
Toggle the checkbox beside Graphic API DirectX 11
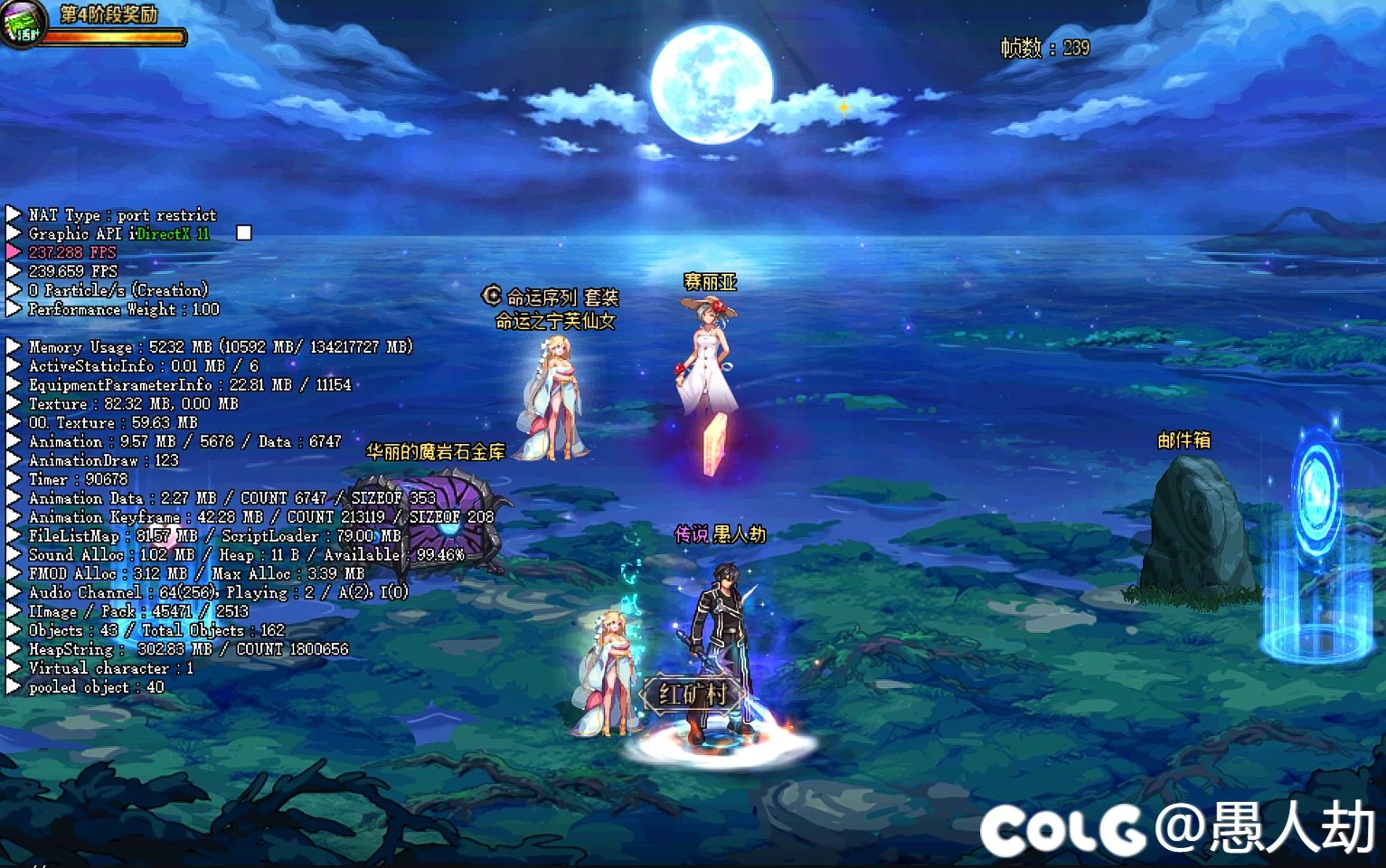(242, 232)
